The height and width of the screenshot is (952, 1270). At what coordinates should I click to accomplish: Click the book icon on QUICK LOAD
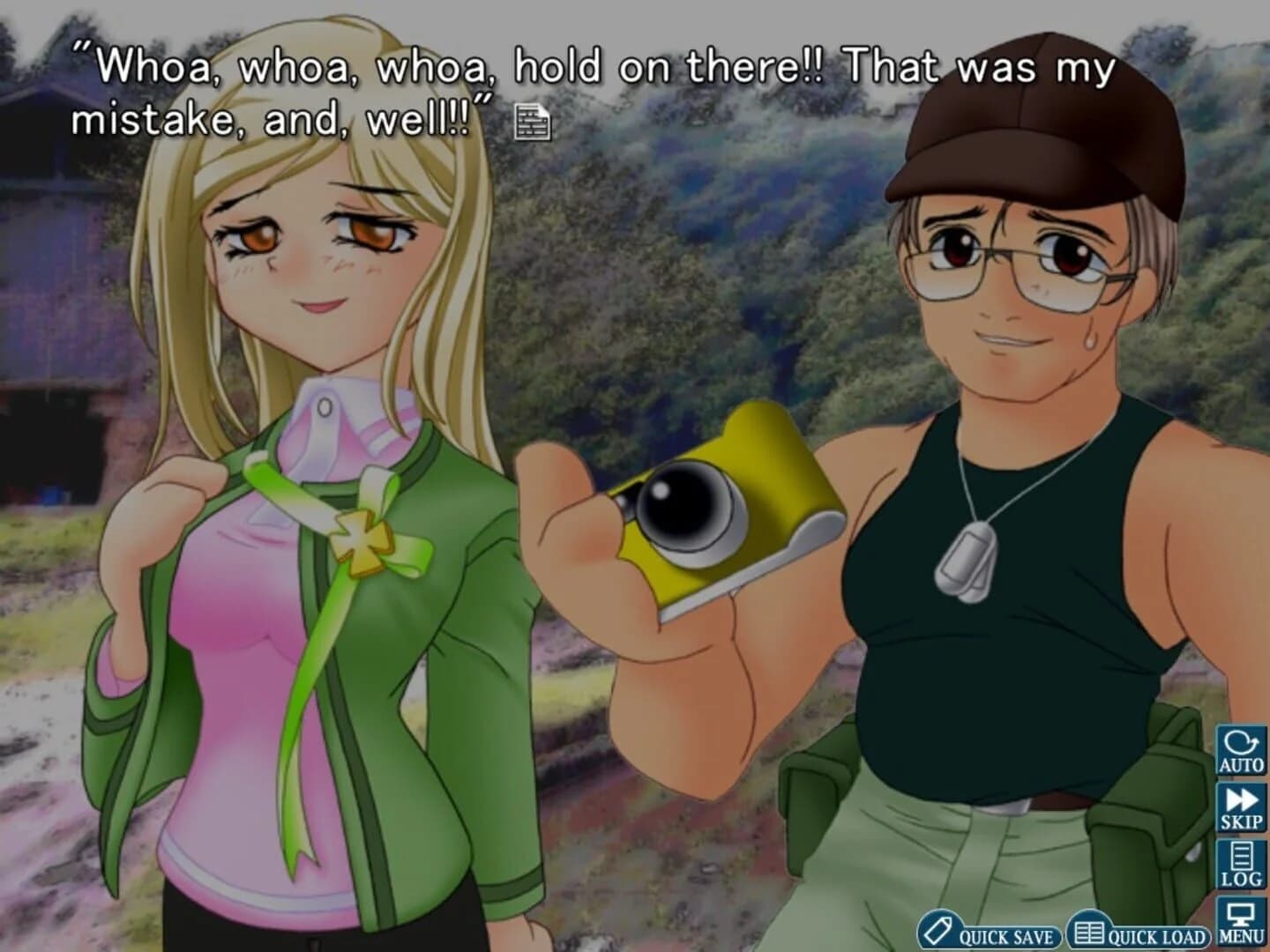(1092, 930)
